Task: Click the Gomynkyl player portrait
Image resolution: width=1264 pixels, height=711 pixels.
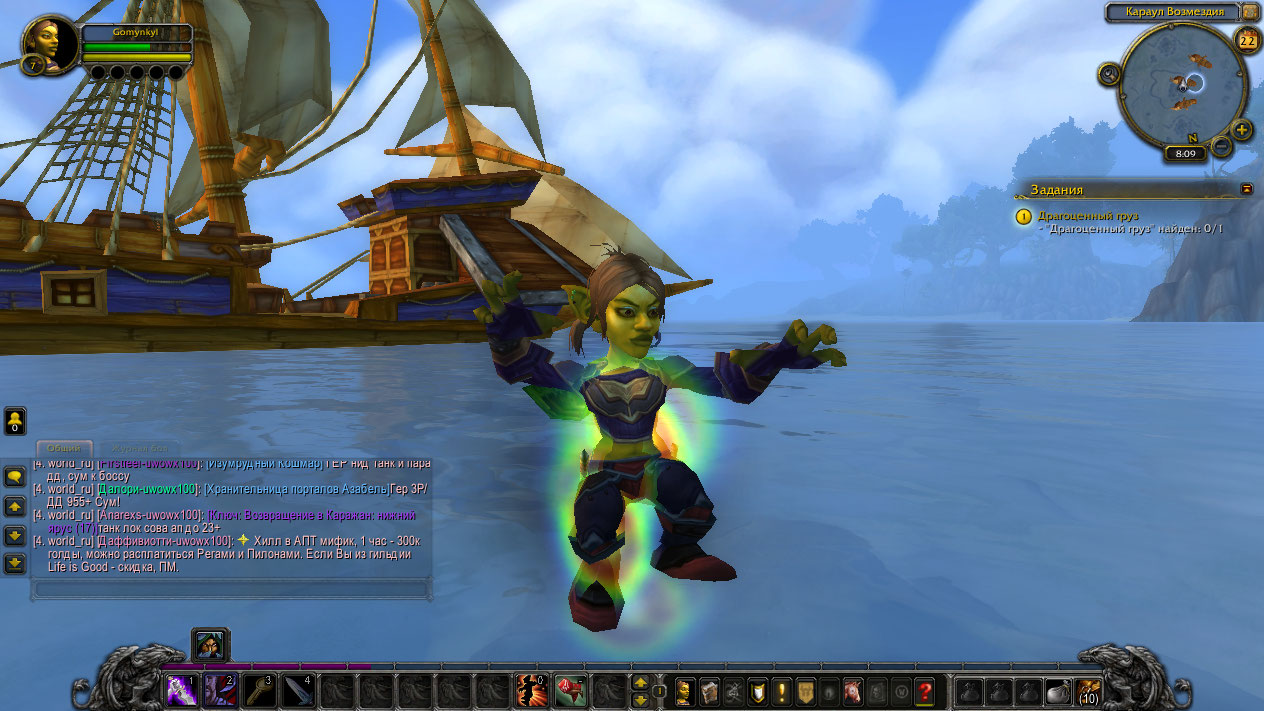Action: tap(50, 44)
